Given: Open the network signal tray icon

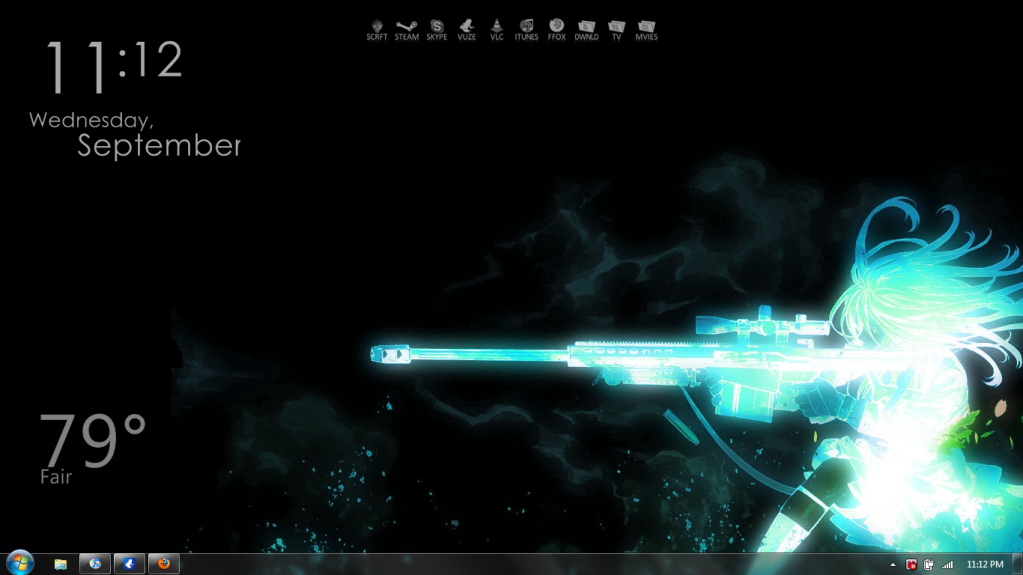Looking at the screenshot, I should (x=947, y=565).
